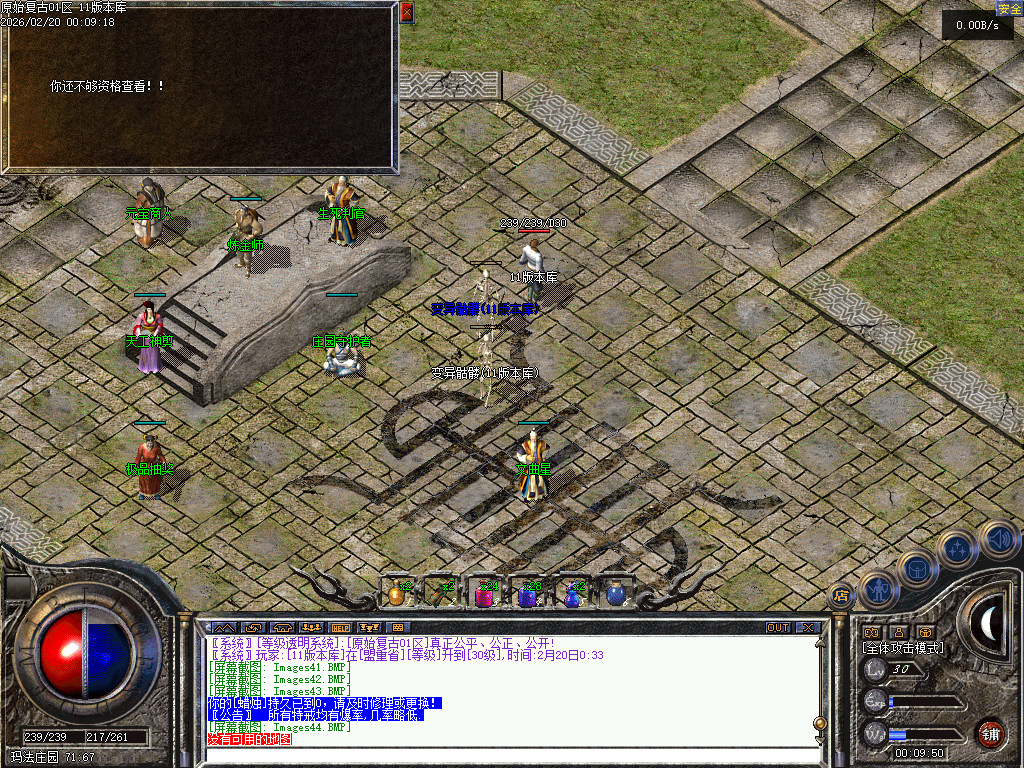Open the skills sparkle round button
1024x768 pixels.
click(x=957, y=549)
